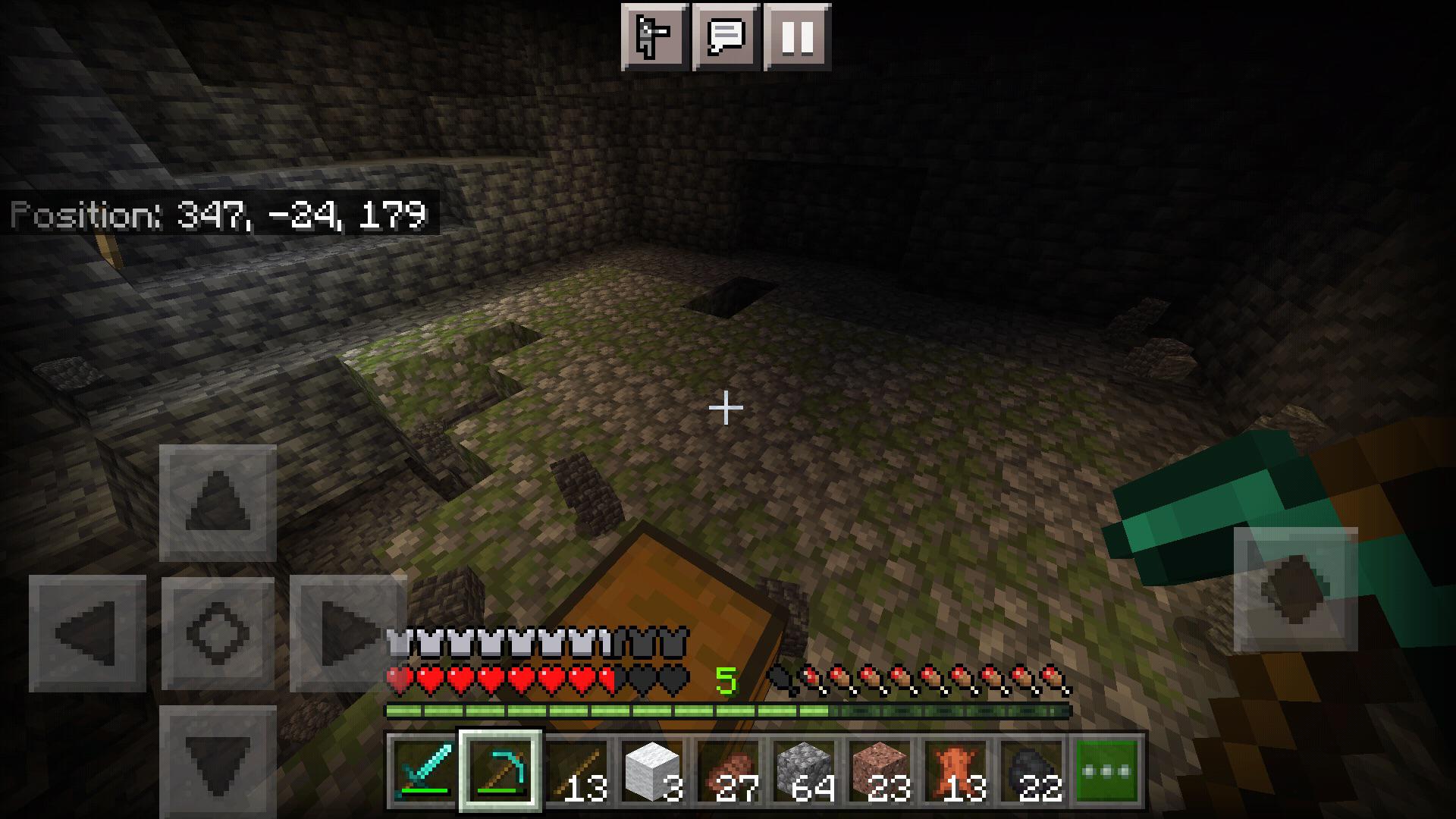Open the chat window icon
This screenshot has height=819, width=1456.
coord(724,34)
